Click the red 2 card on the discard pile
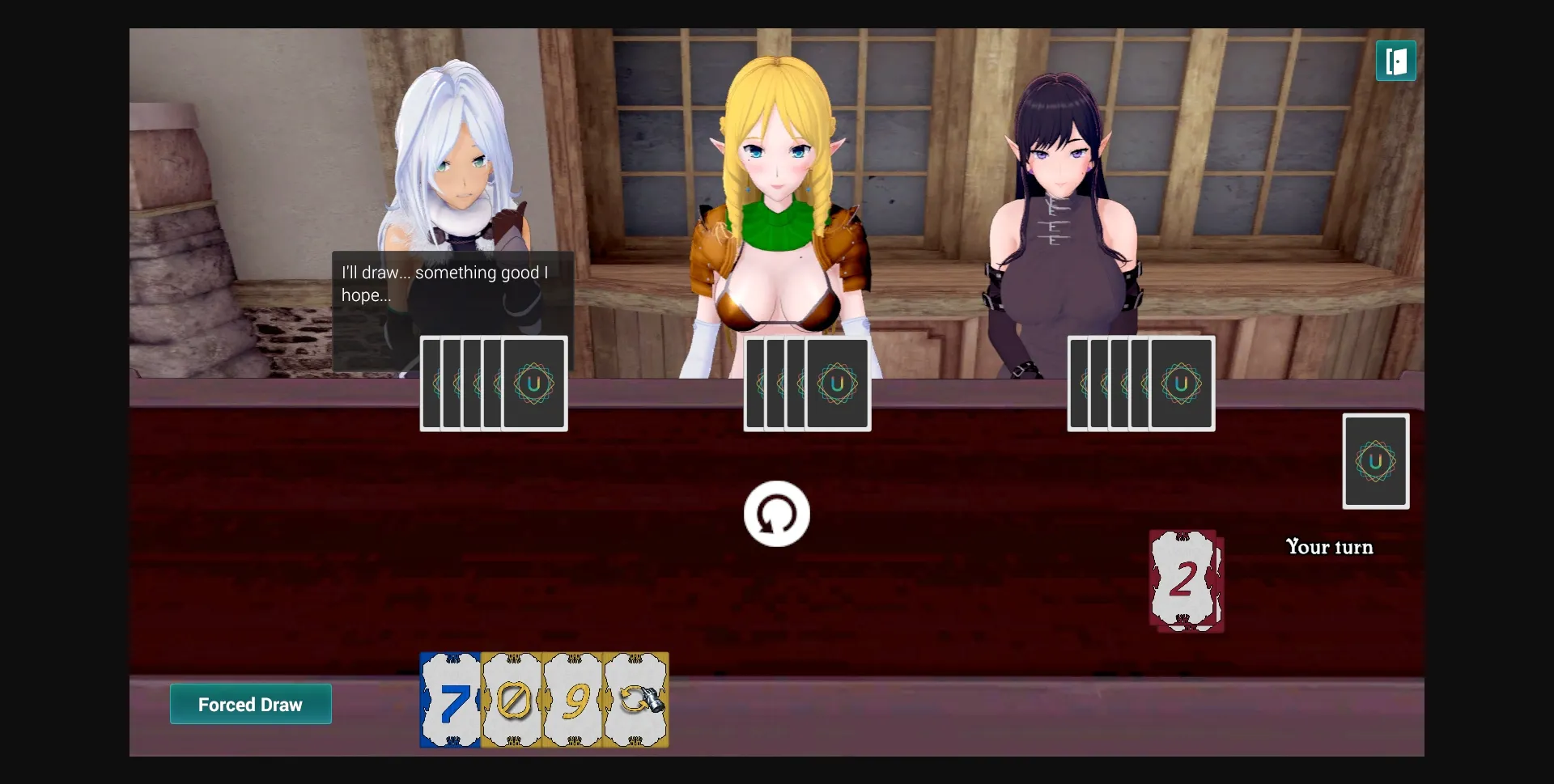 (x=1185, y=580)
